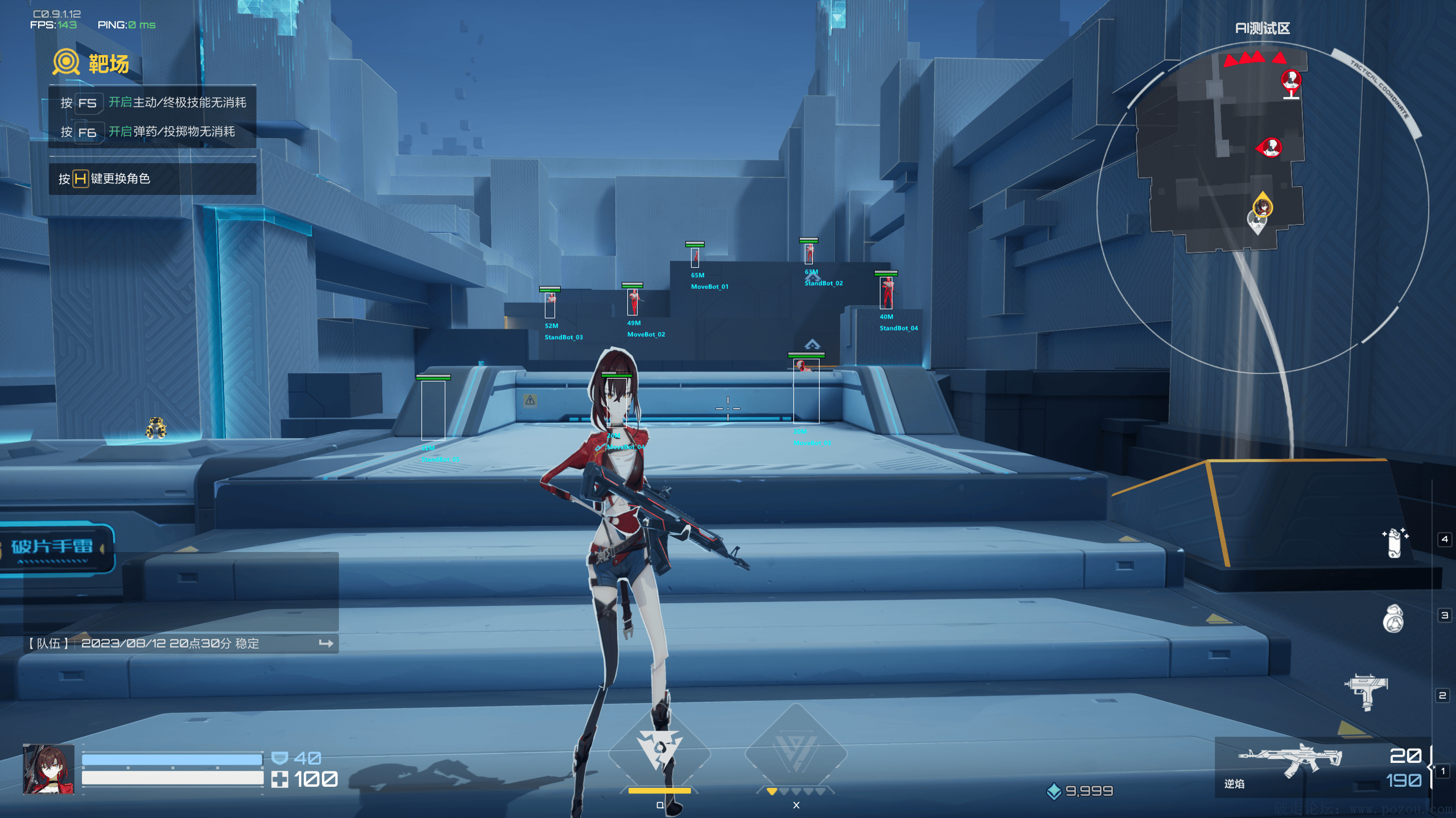Click the character portrait avatar
The width and height of the screenshot is (1456, 818).
point(49,769)
